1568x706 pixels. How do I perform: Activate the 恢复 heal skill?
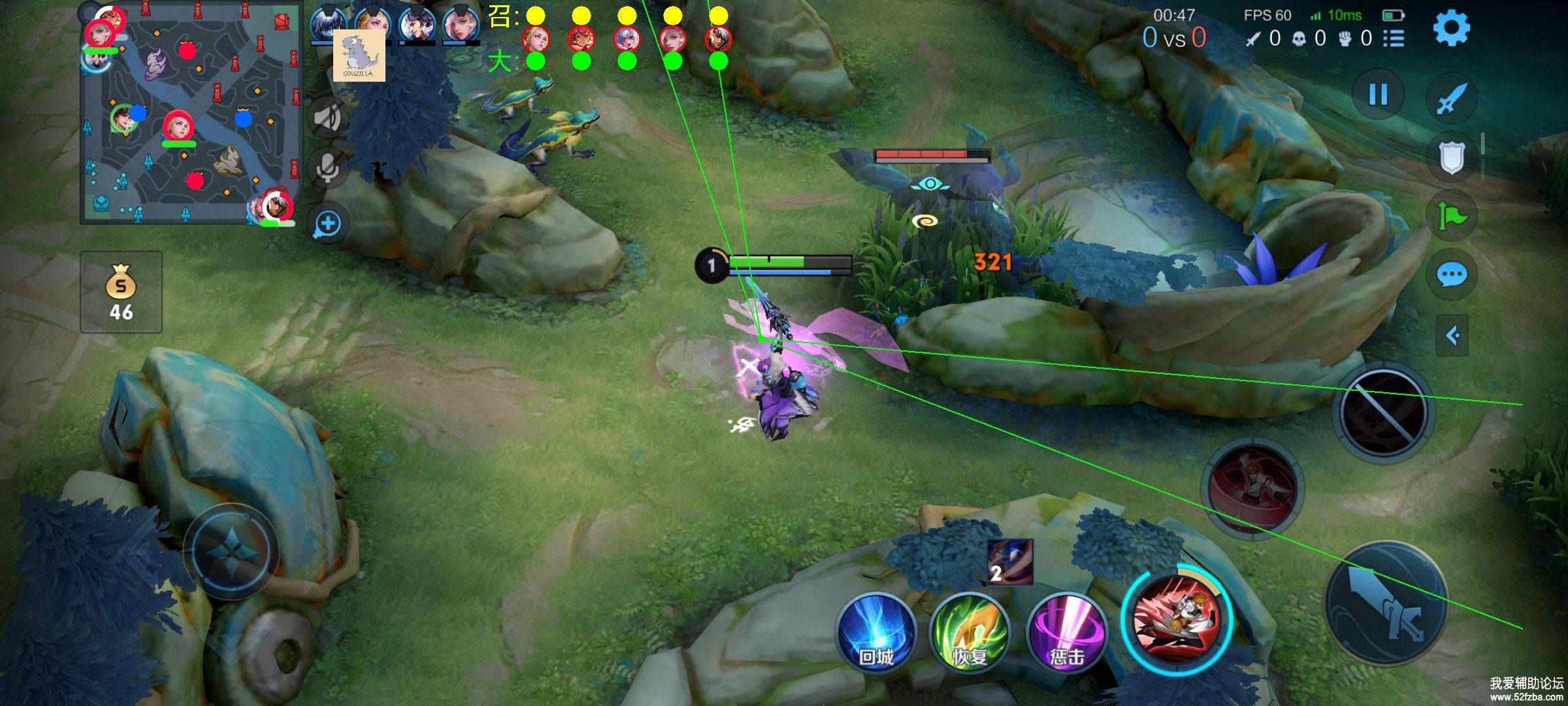coord(970,632)
